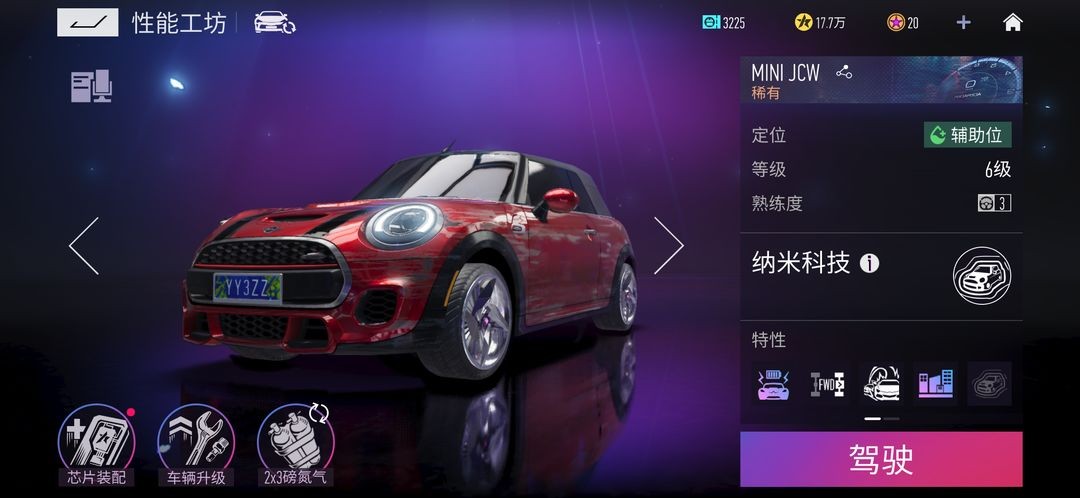Select the greyed-out locked trait icon
Viewport: 1080px width, 498px height.
pyautogui.click(x=989, y=383)
